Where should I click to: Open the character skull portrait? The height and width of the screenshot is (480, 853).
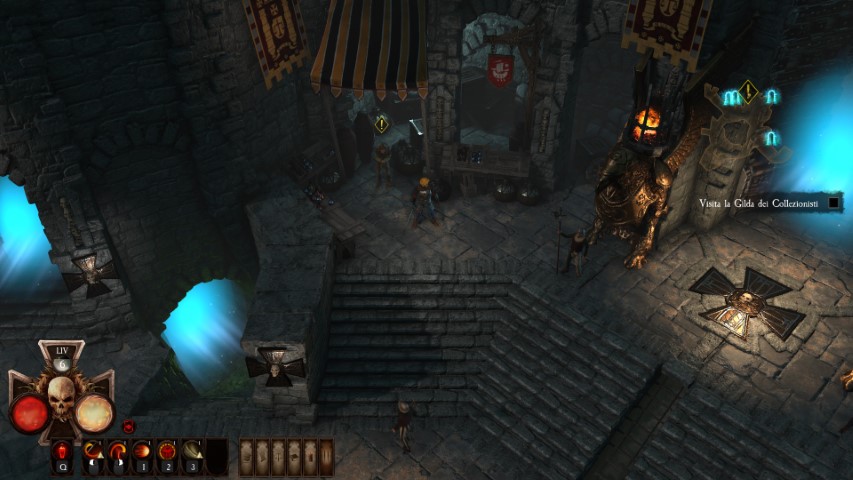[x=61, y=398]
